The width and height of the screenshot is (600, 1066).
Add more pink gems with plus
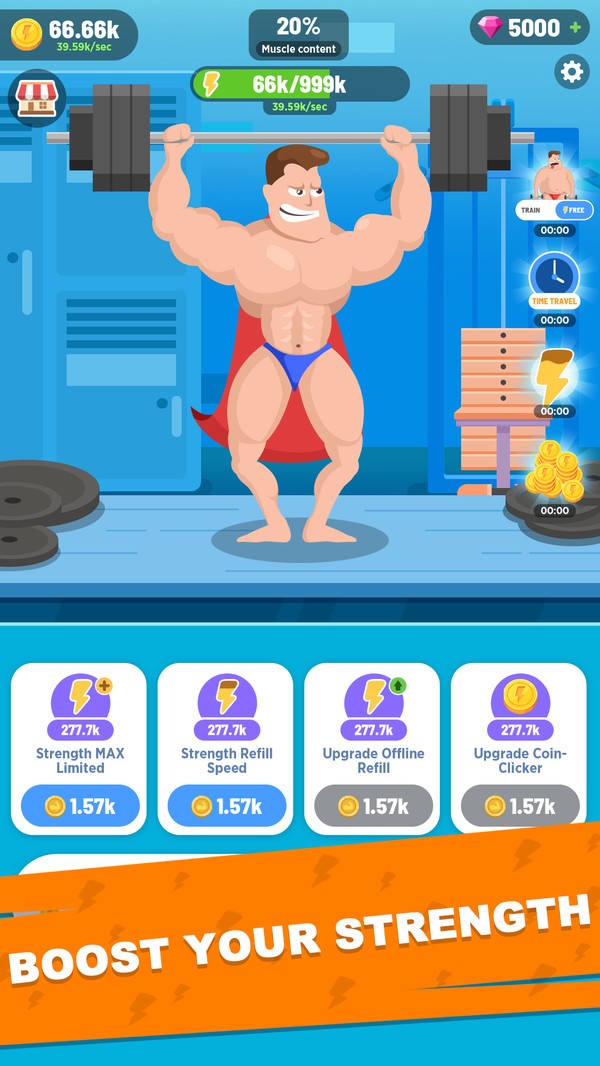(x=575, y=28)
